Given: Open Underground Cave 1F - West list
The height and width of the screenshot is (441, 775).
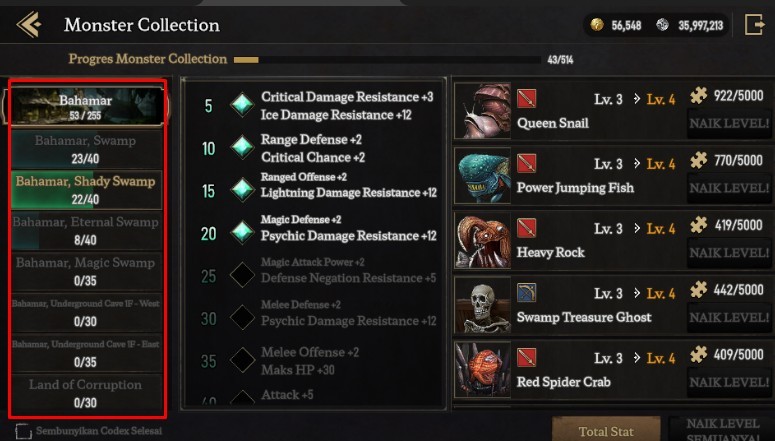Looking at the screenshot, I should pos(86,311).
